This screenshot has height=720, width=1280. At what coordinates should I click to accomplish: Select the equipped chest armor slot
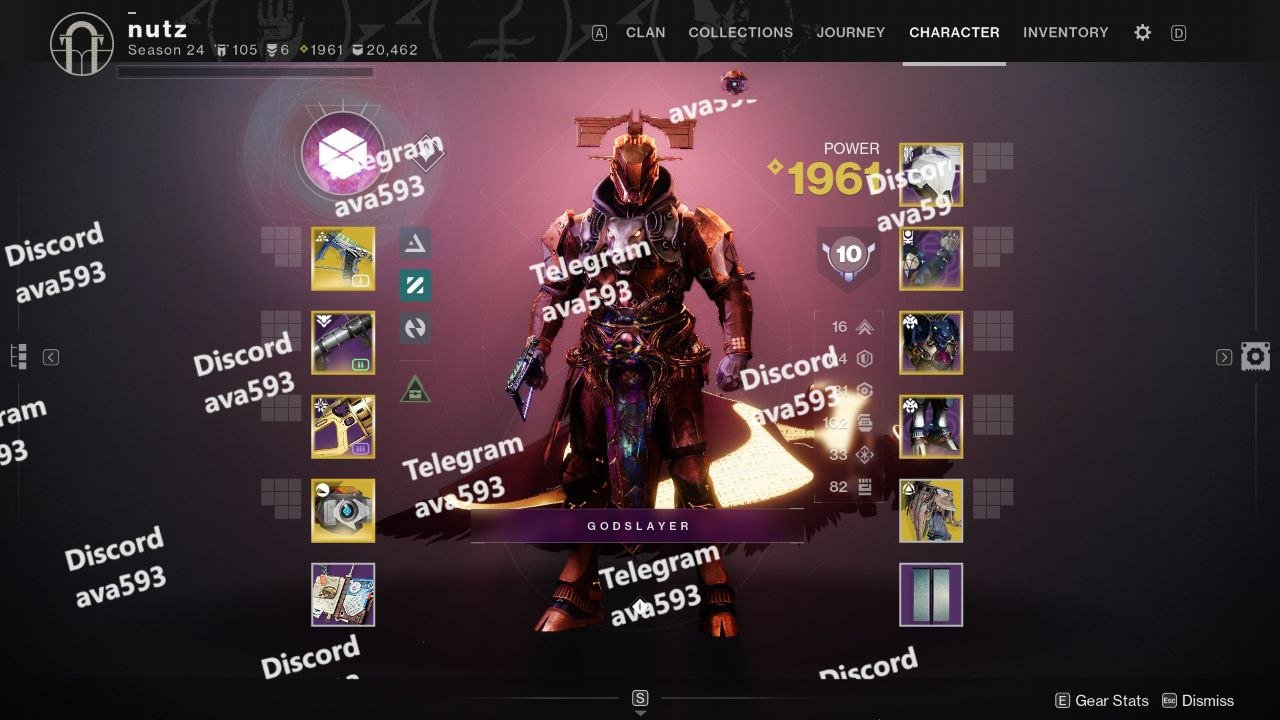click(931, 342)
